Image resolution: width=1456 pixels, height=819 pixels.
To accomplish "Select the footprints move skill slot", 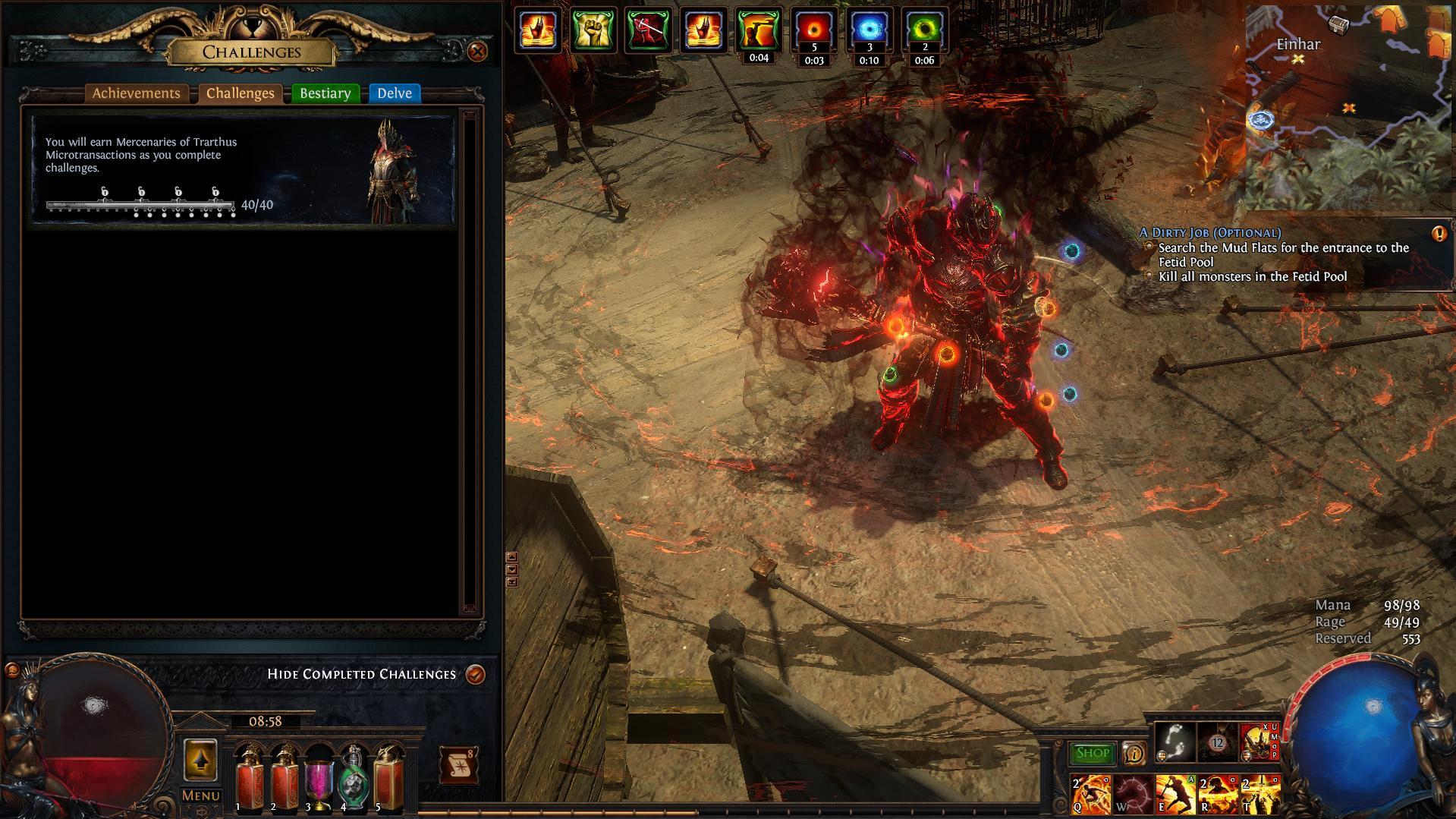I will (1175, 741).
